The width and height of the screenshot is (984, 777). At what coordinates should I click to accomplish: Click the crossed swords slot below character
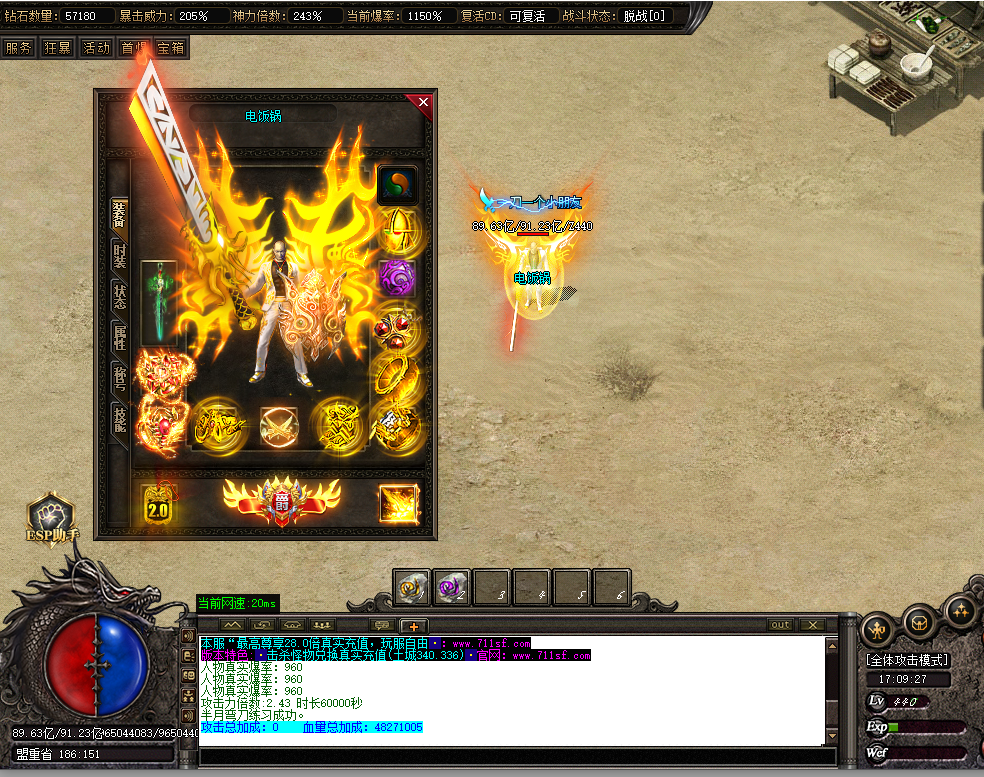(x=277, y=425)
